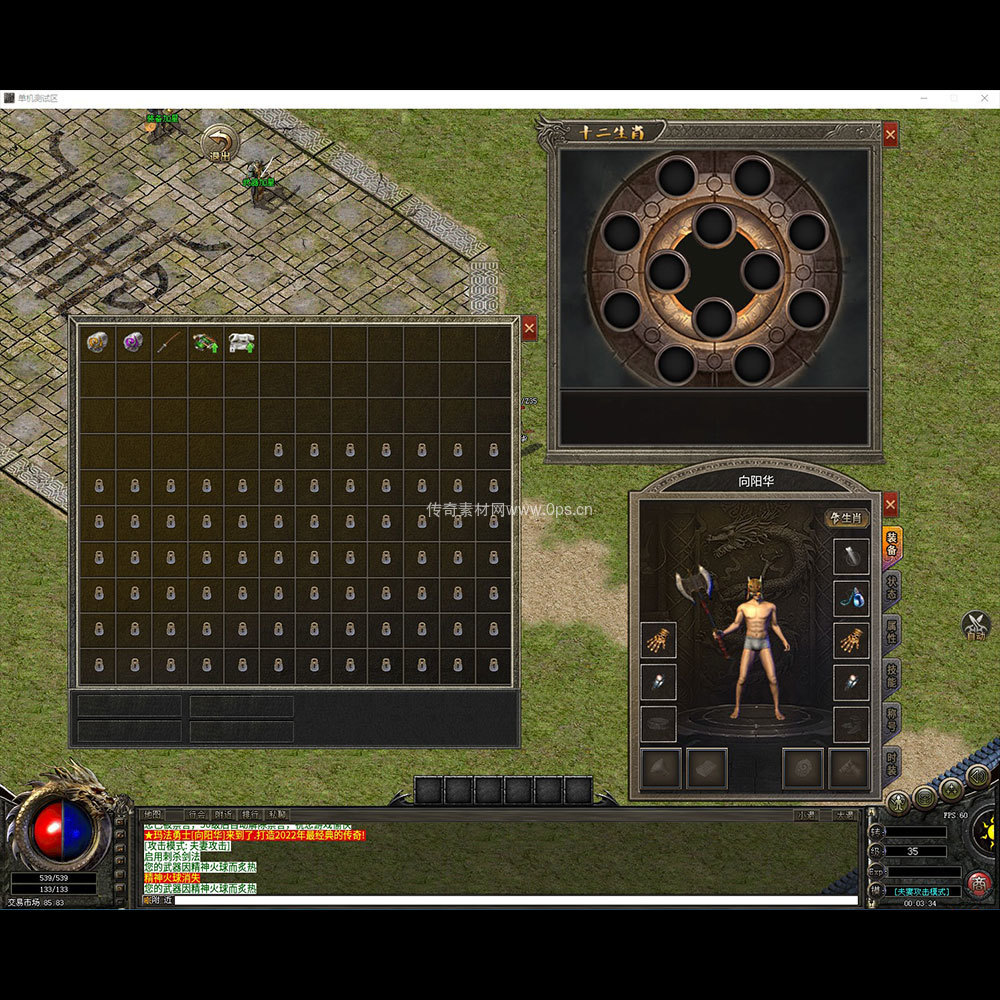Select the purple scroll item in bag
This screenshot has height=1000, width=1000.
point(133,343)
